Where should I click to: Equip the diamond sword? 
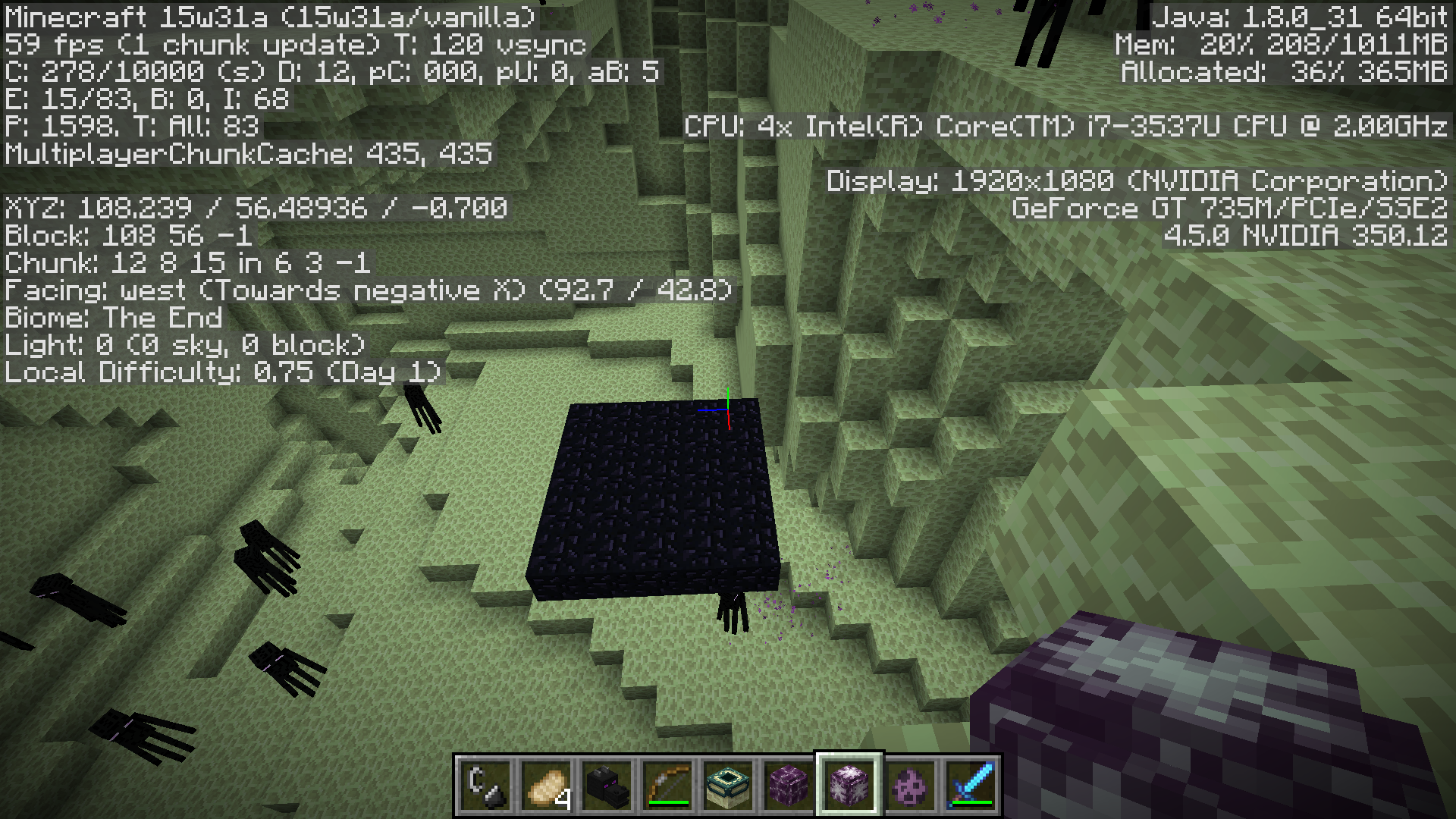point(971,786)
